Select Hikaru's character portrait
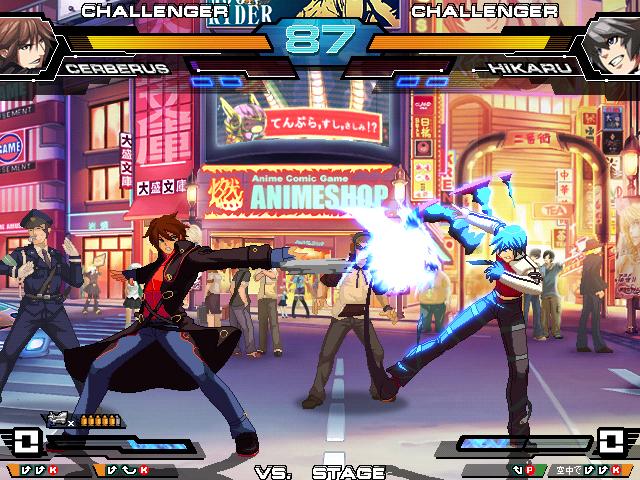Screen dimensions: 640x480 pyautogui.click(x=612, y=45)
